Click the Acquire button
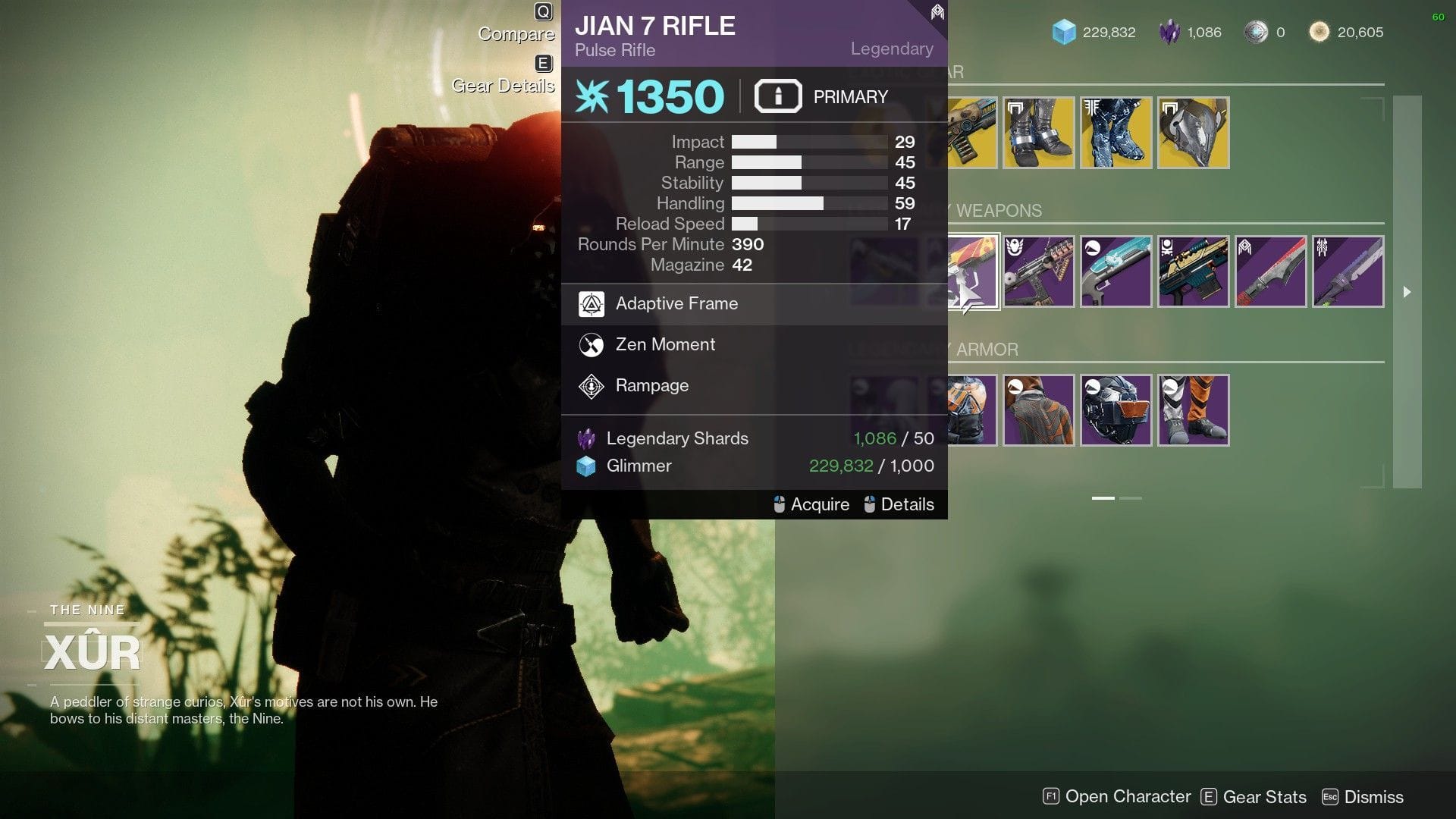1456x819 pixels. (x=819, y=504)
